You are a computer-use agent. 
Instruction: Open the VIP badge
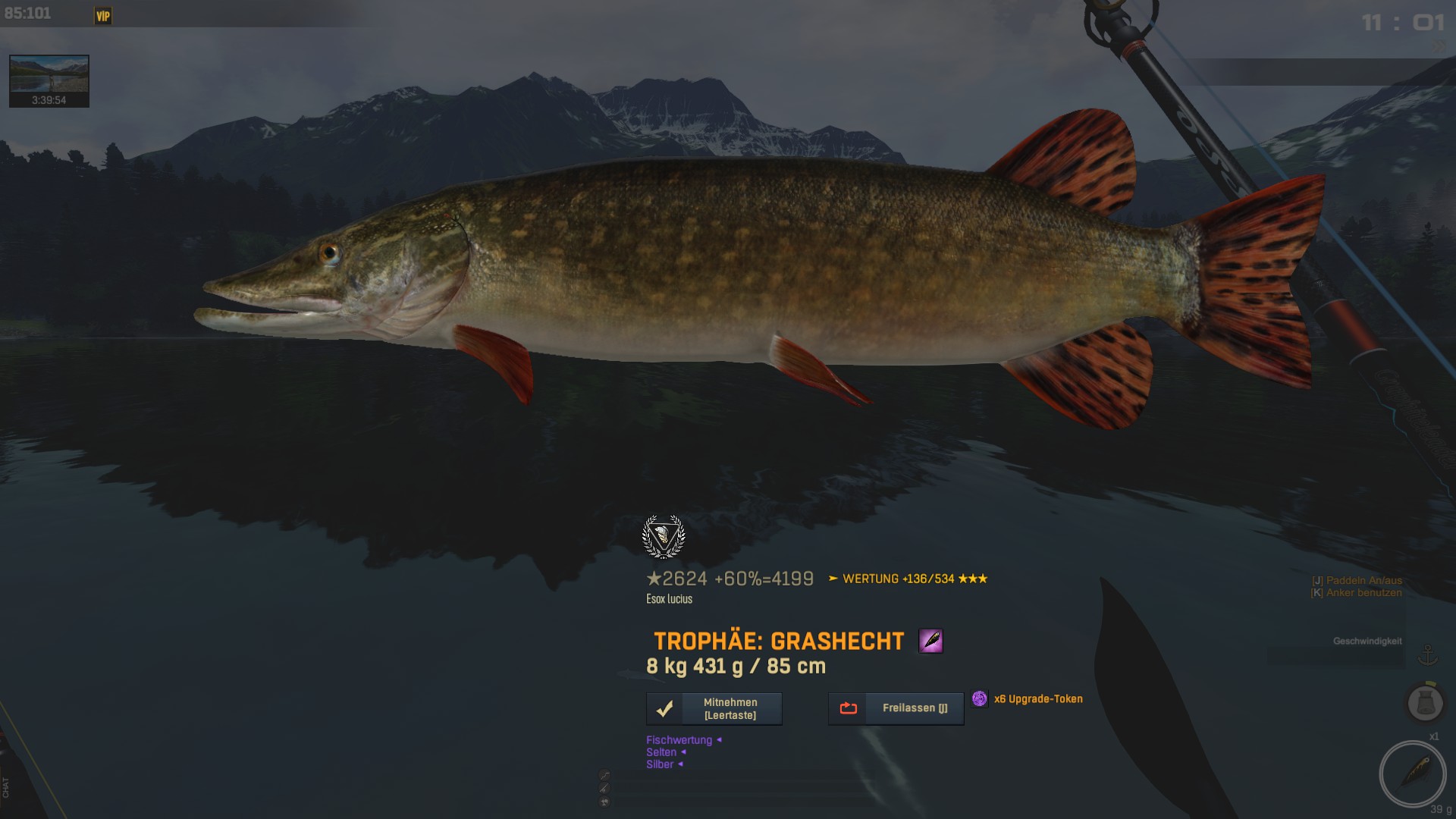(103, 16)
